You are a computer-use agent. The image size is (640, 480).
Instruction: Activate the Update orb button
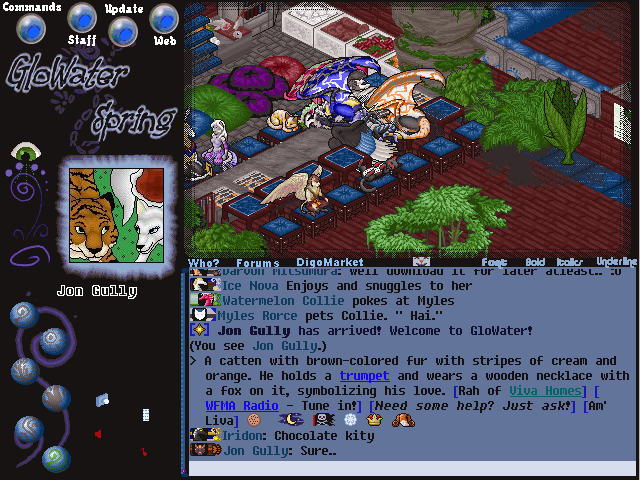coord(122,31)
